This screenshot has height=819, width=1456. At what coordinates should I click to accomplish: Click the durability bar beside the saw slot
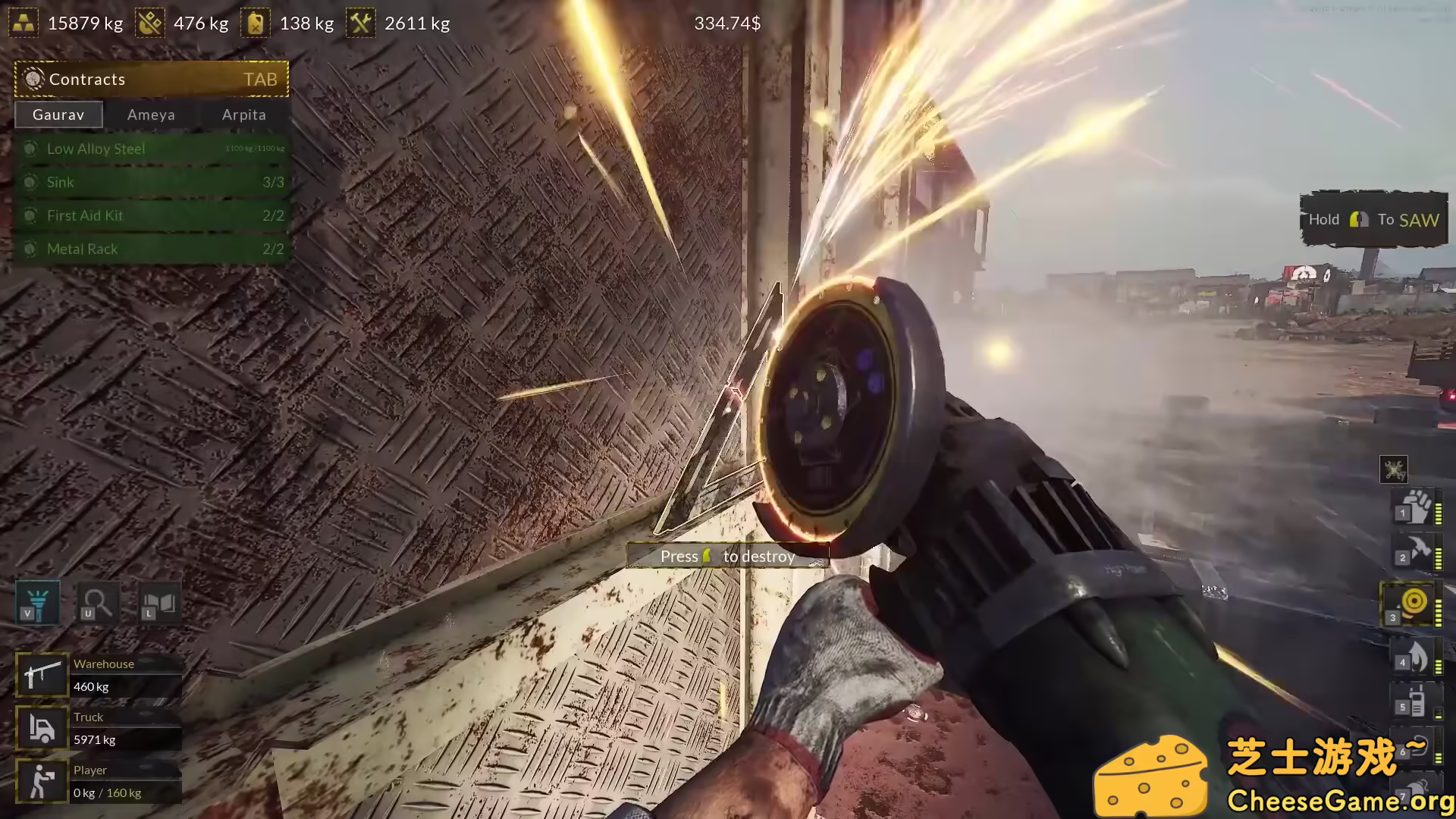tap(1439, 604)
